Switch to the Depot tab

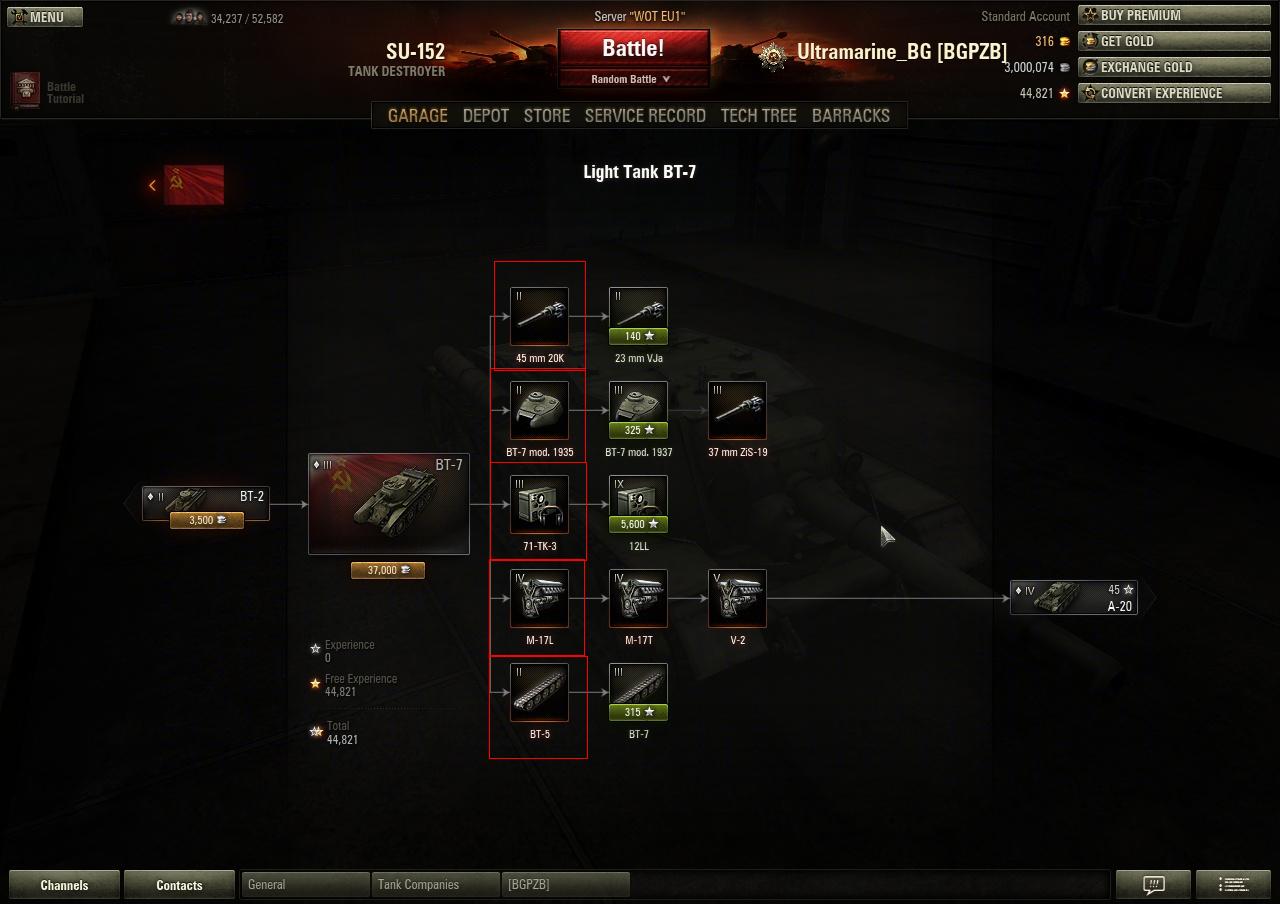(x=486, y=115)
